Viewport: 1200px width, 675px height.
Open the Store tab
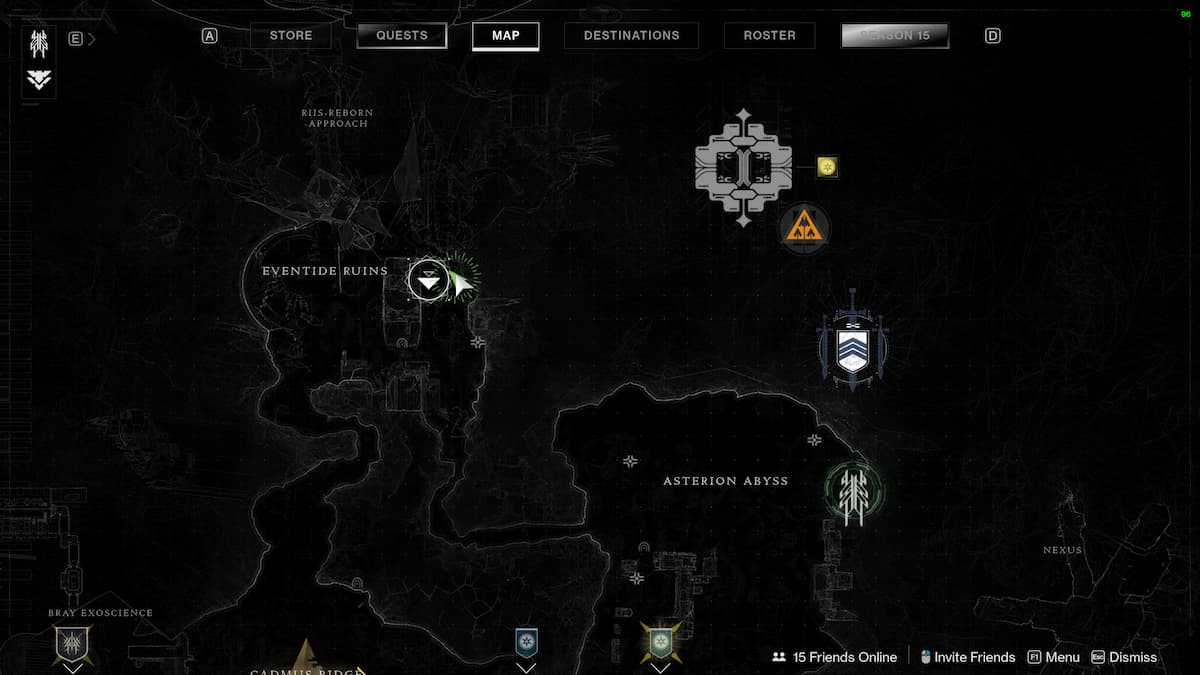[291, 36]
